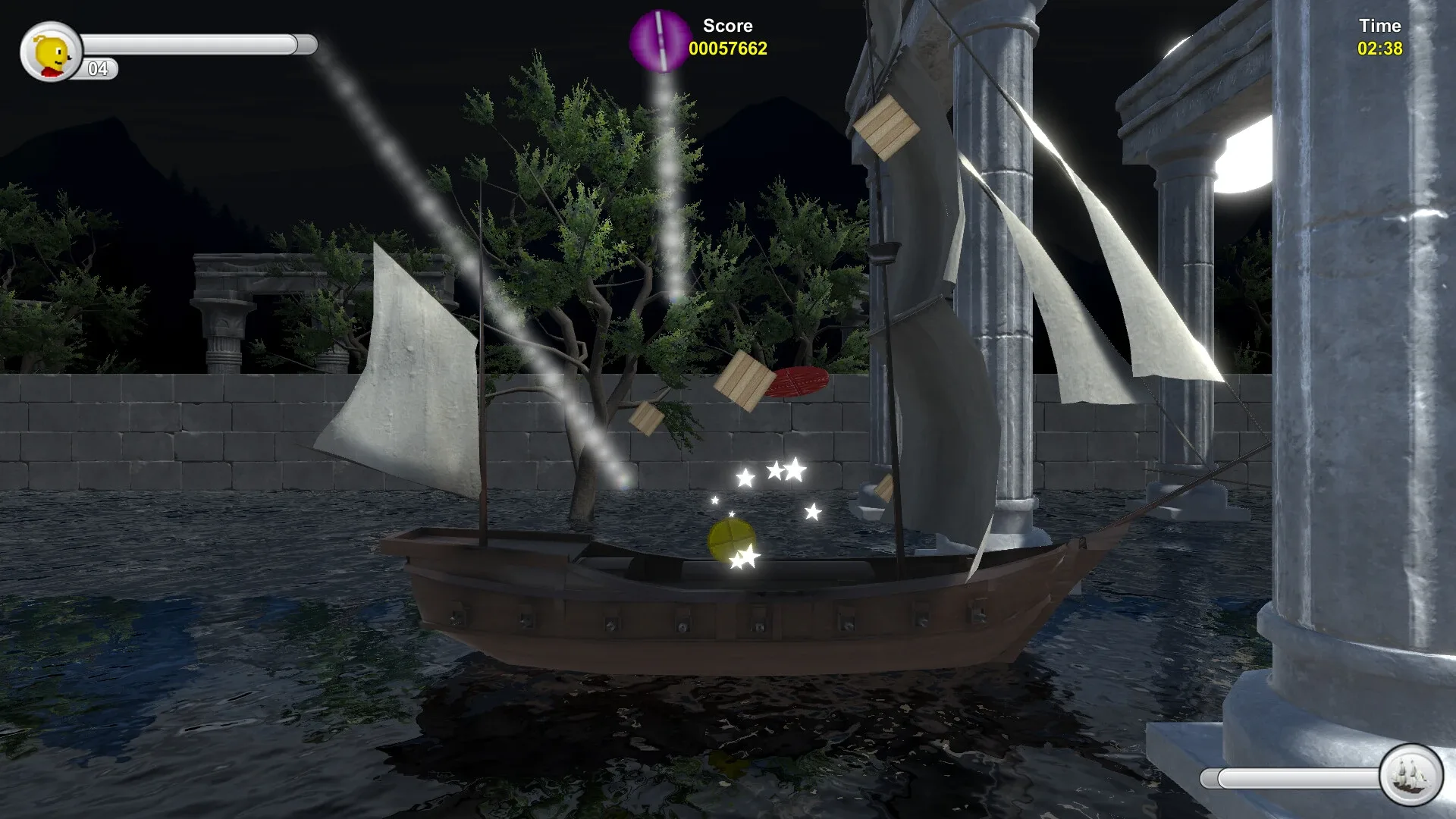Screen dimensions: 1456x819
Task: Click the ruined archway on the far left
Action: 227,303
